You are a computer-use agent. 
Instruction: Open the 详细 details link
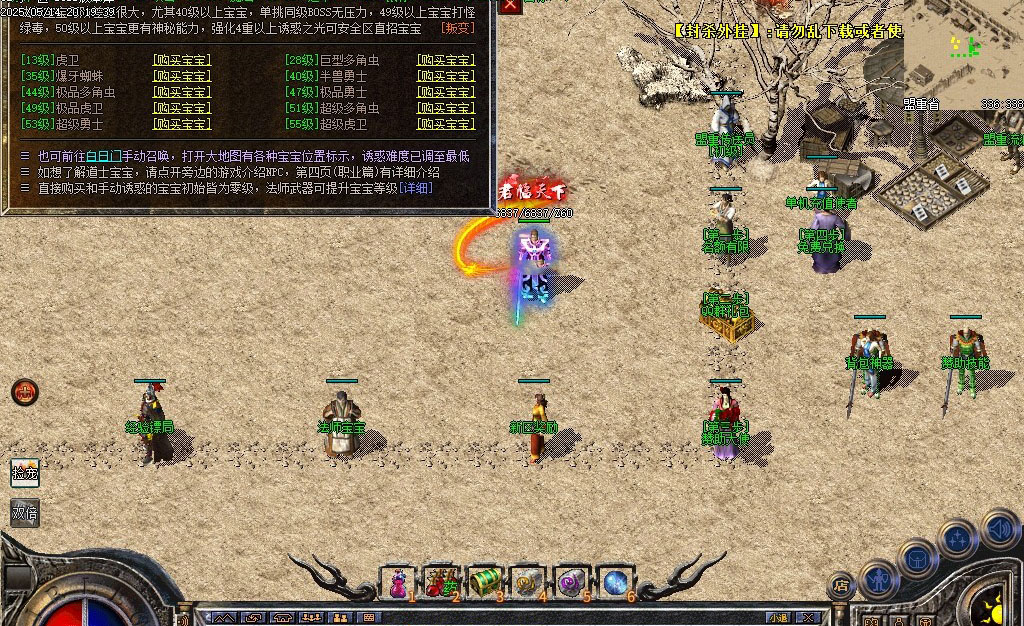click(x=416, y=188)
